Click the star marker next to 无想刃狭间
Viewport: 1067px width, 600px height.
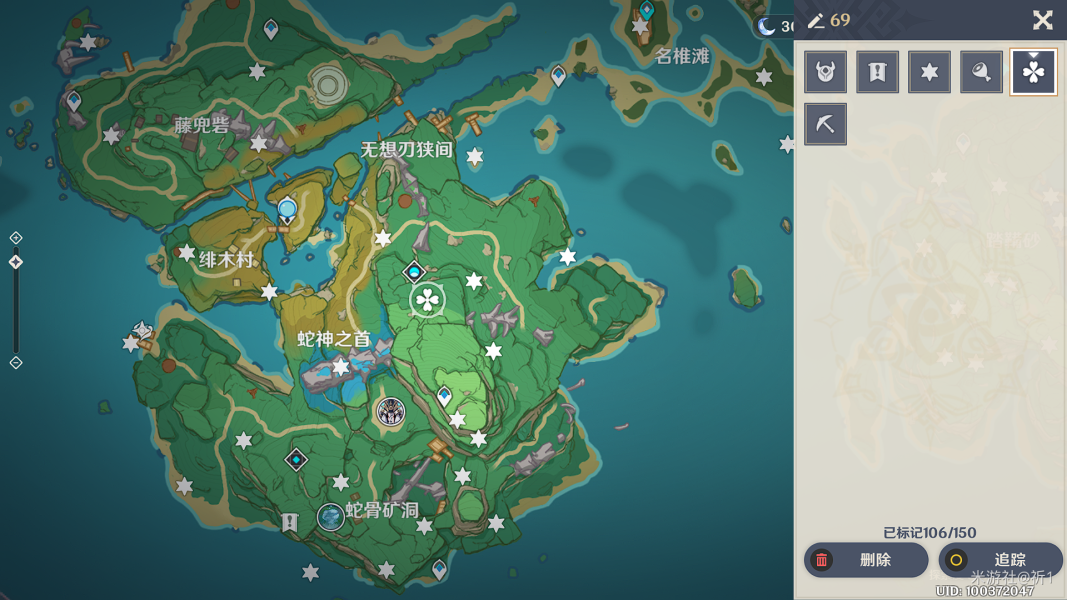(x=475, y=157)
